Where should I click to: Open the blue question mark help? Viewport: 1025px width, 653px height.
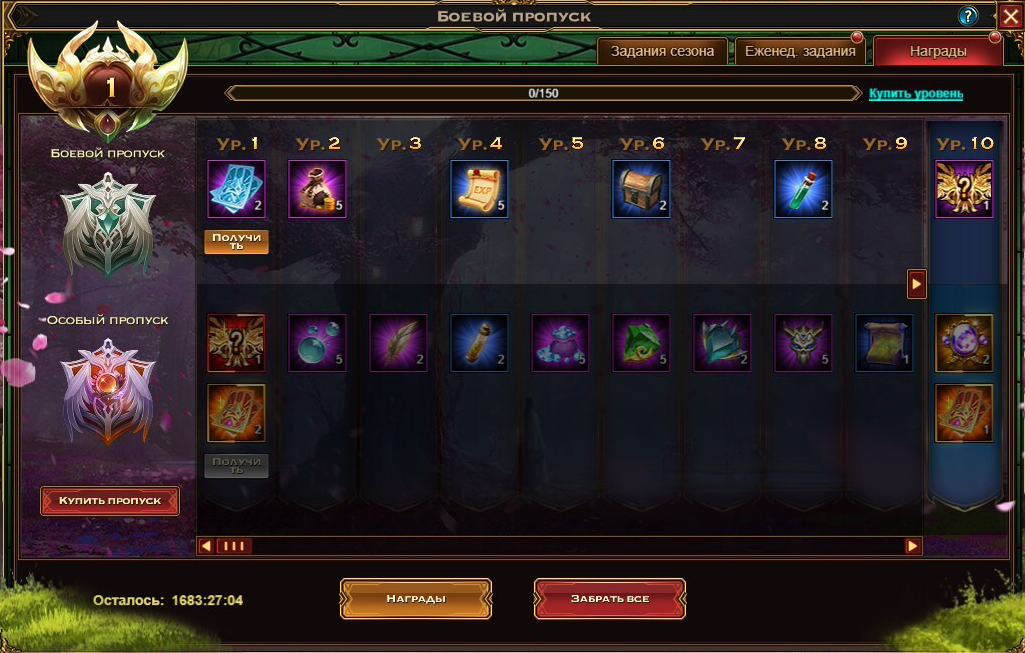pyautogui.click(x=968, y=16)
